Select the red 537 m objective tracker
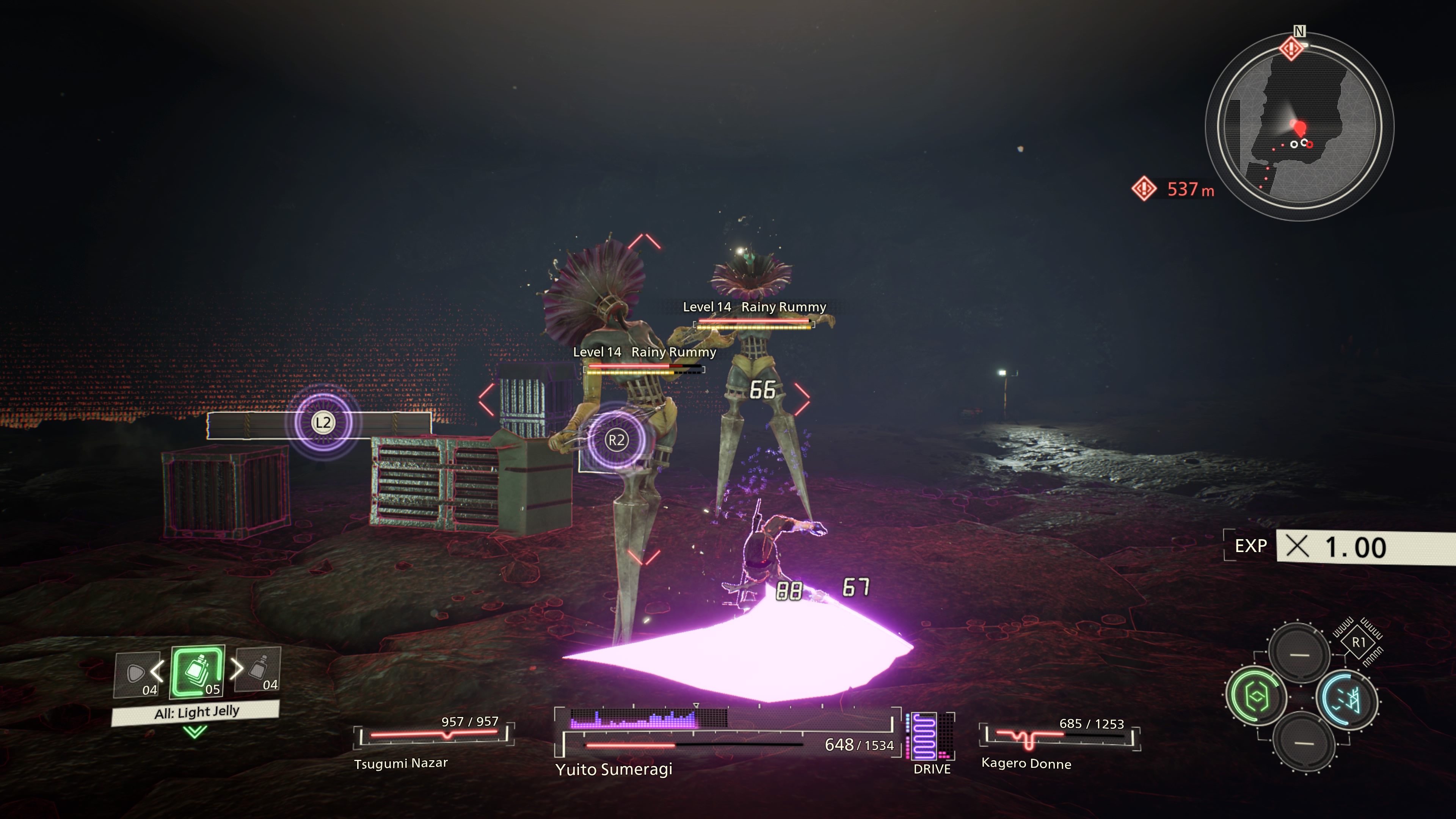Image resolution: width=1456 pixels, height=819 pixels. [x=1174, y=189]
